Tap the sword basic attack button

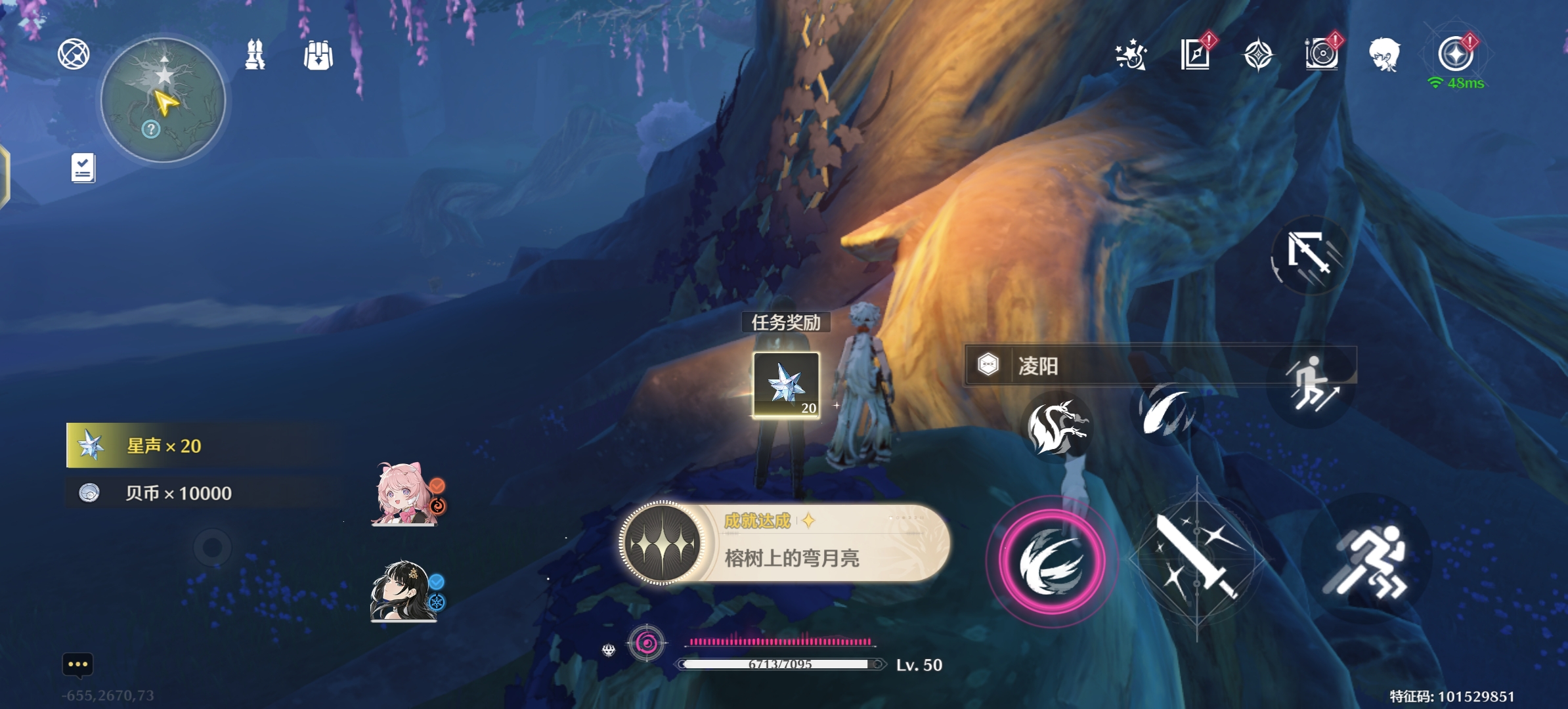pos(1196,559)
